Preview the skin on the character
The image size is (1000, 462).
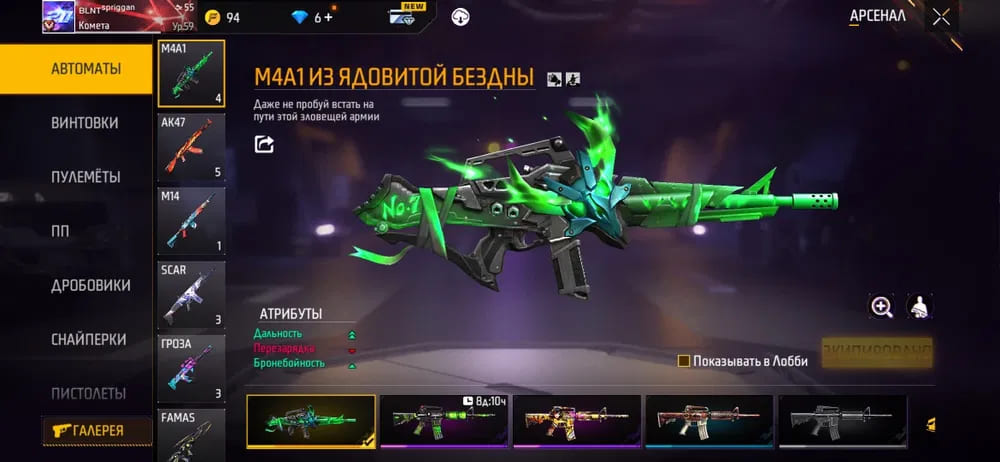tap(919, 308)
